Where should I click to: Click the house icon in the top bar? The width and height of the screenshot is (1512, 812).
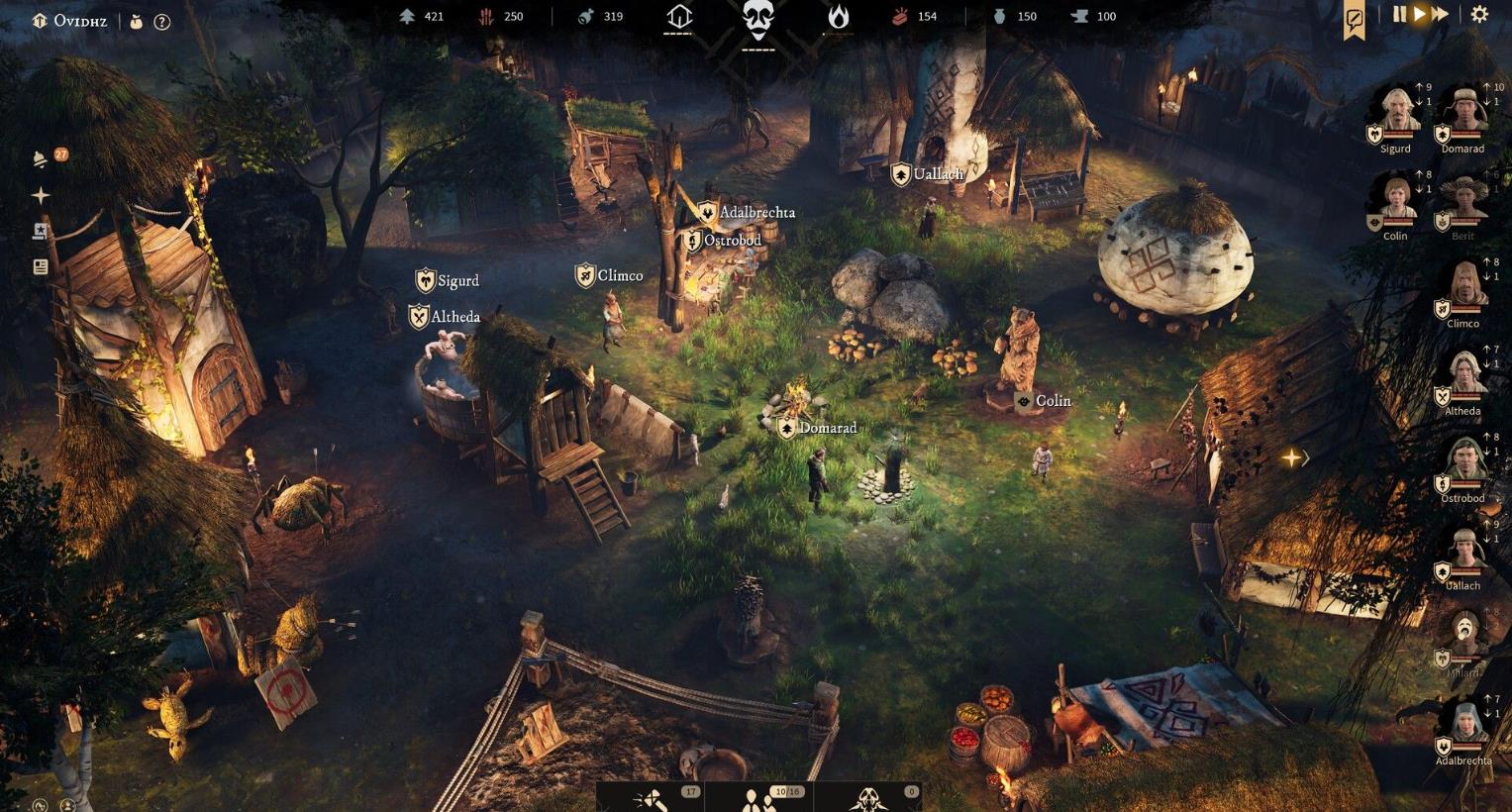(678, 17)
